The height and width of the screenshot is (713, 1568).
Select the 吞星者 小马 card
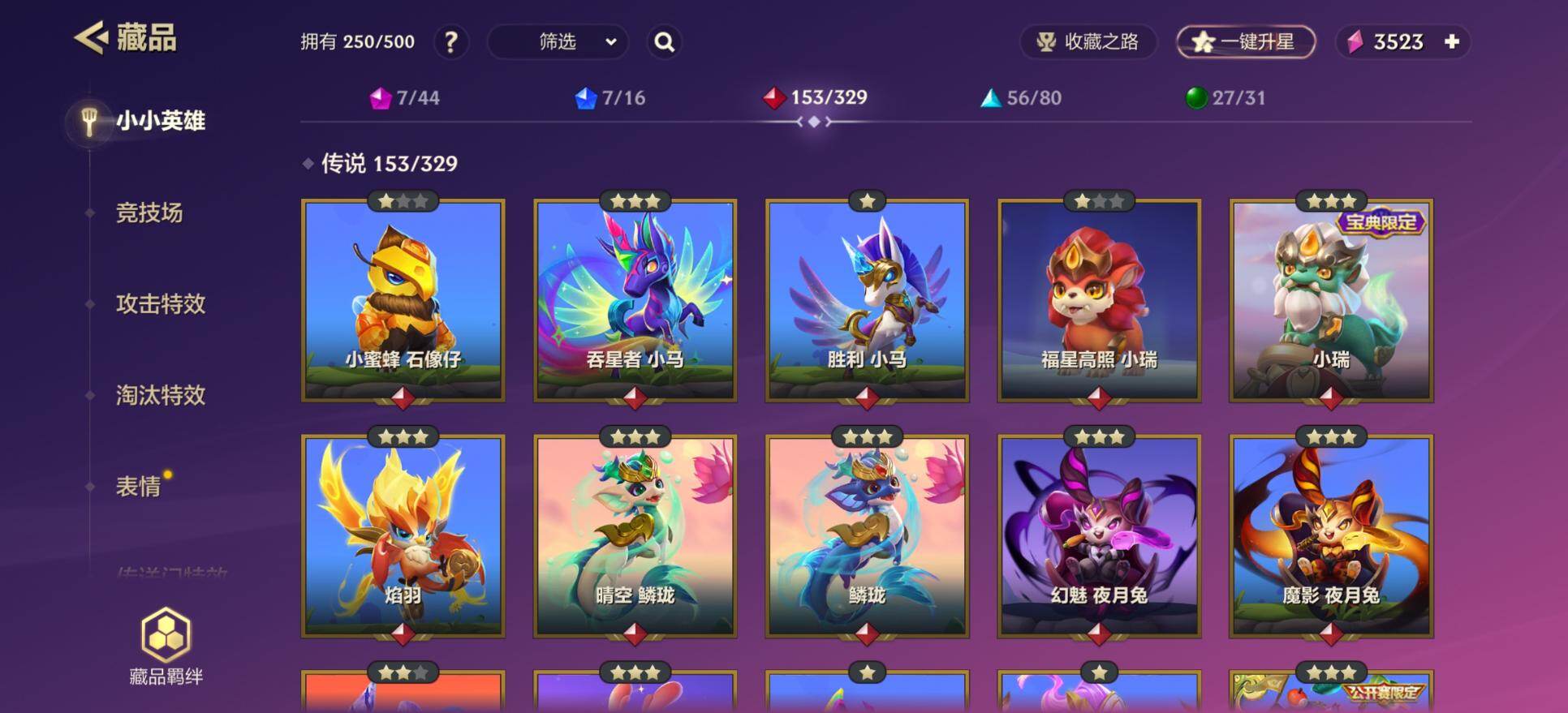pyautogui.click(x=635, y=300)
